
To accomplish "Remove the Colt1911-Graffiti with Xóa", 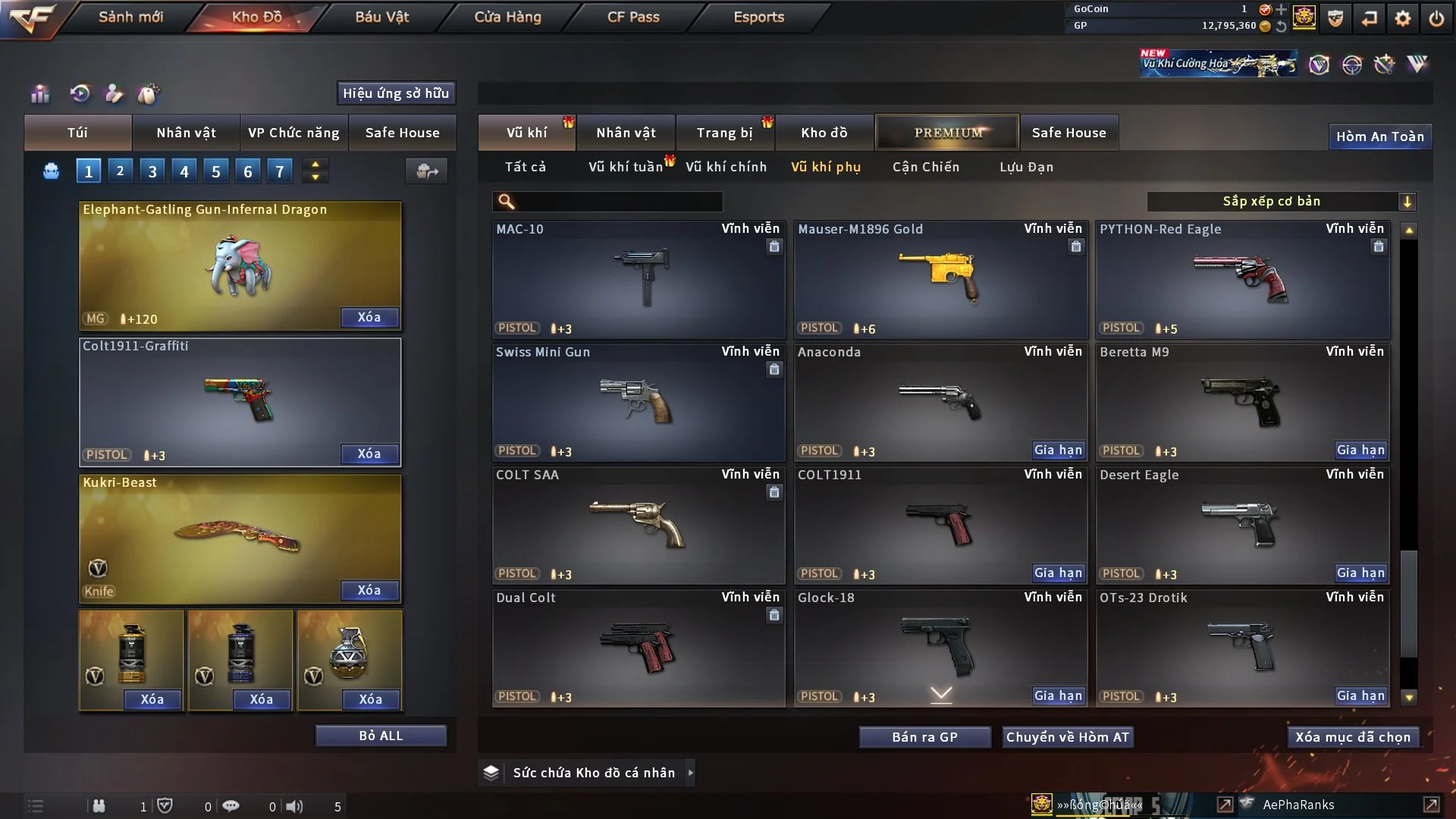I will (x=369, y=453).
